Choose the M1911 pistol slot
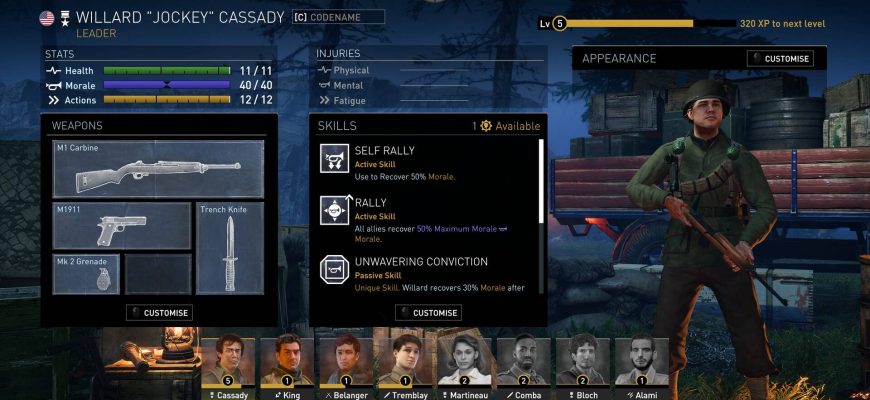 [121, 225]
